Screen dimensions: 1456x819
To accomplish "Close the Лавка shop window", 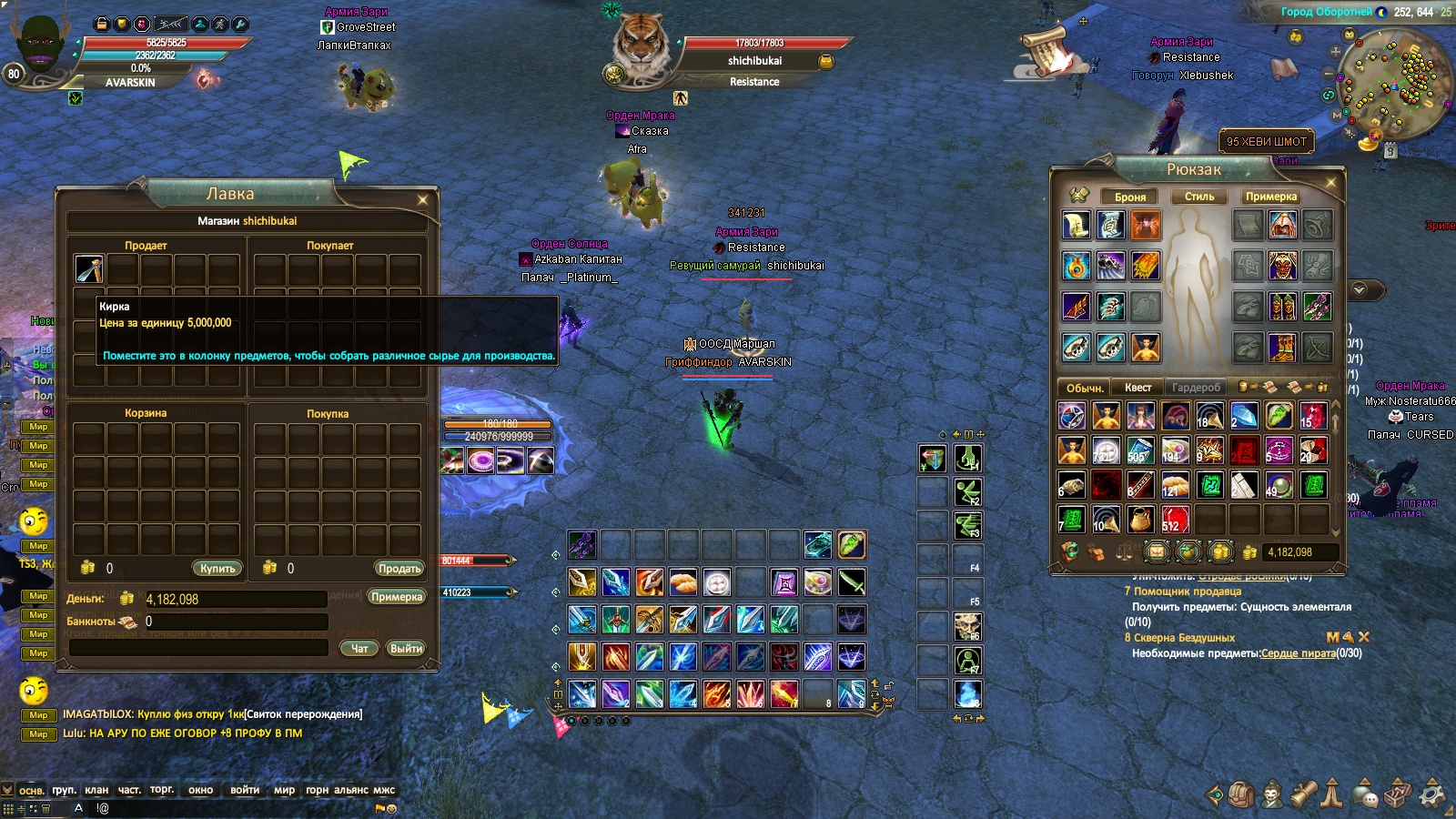I will (x=422, y=199).
